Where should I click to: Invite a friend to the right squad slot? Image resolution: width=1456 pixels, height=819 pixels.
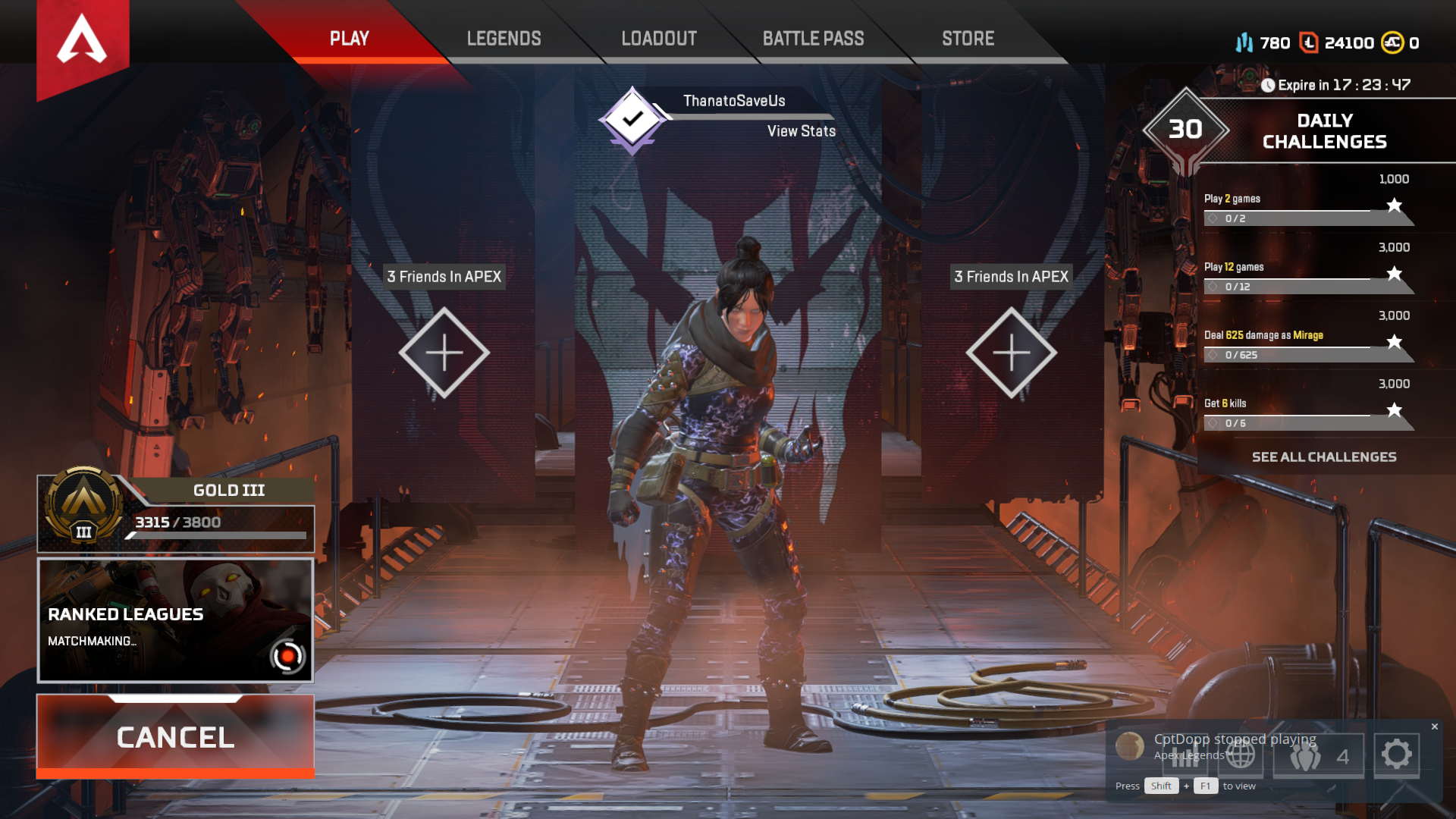(x=1011, y=353)
